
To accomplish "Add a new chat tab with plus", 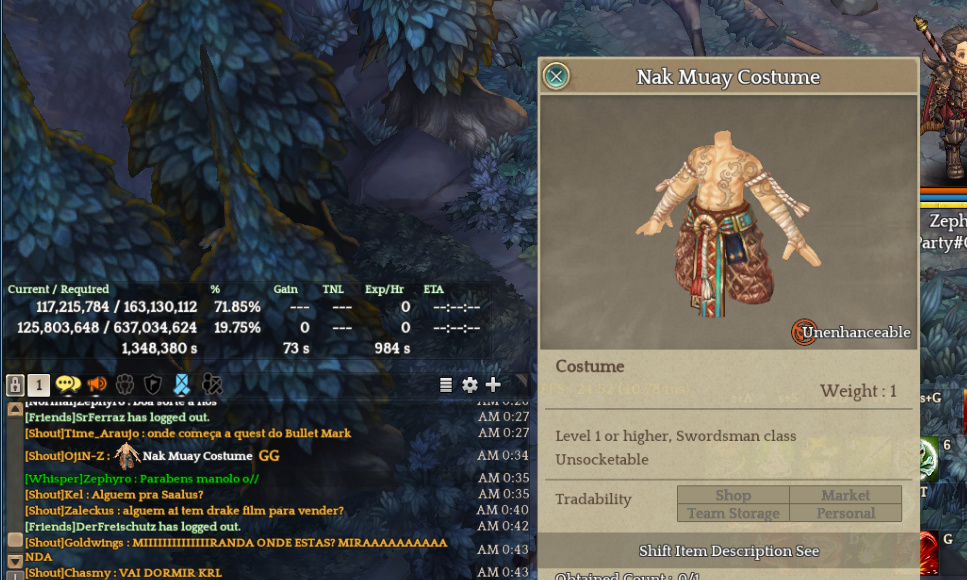I will coord(493,385).
